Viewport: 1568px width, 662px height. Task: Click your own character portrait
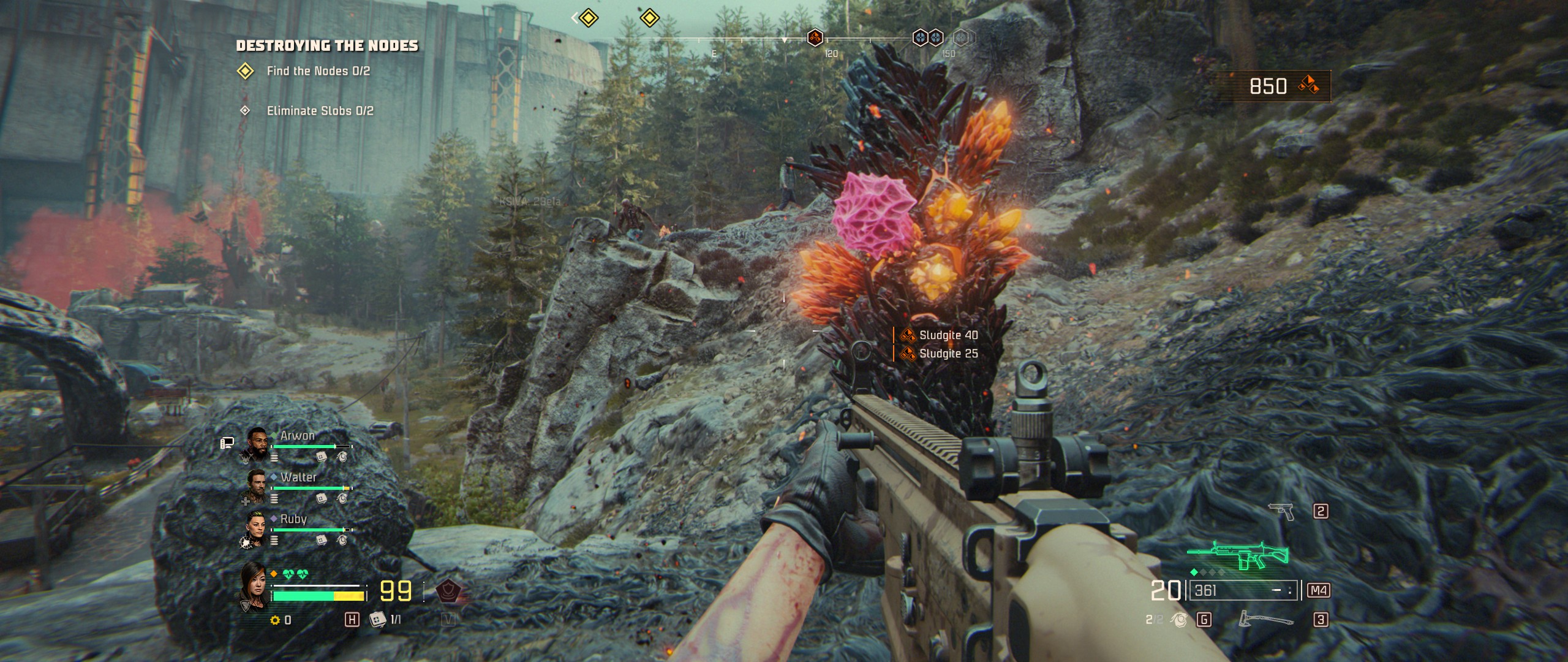click(254, 585)
